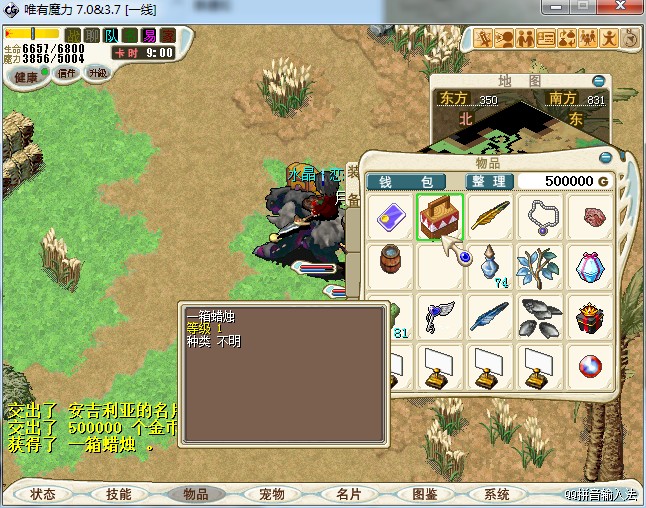
Task: Toggle the 物品 items menu button
Action: (195, 494)
